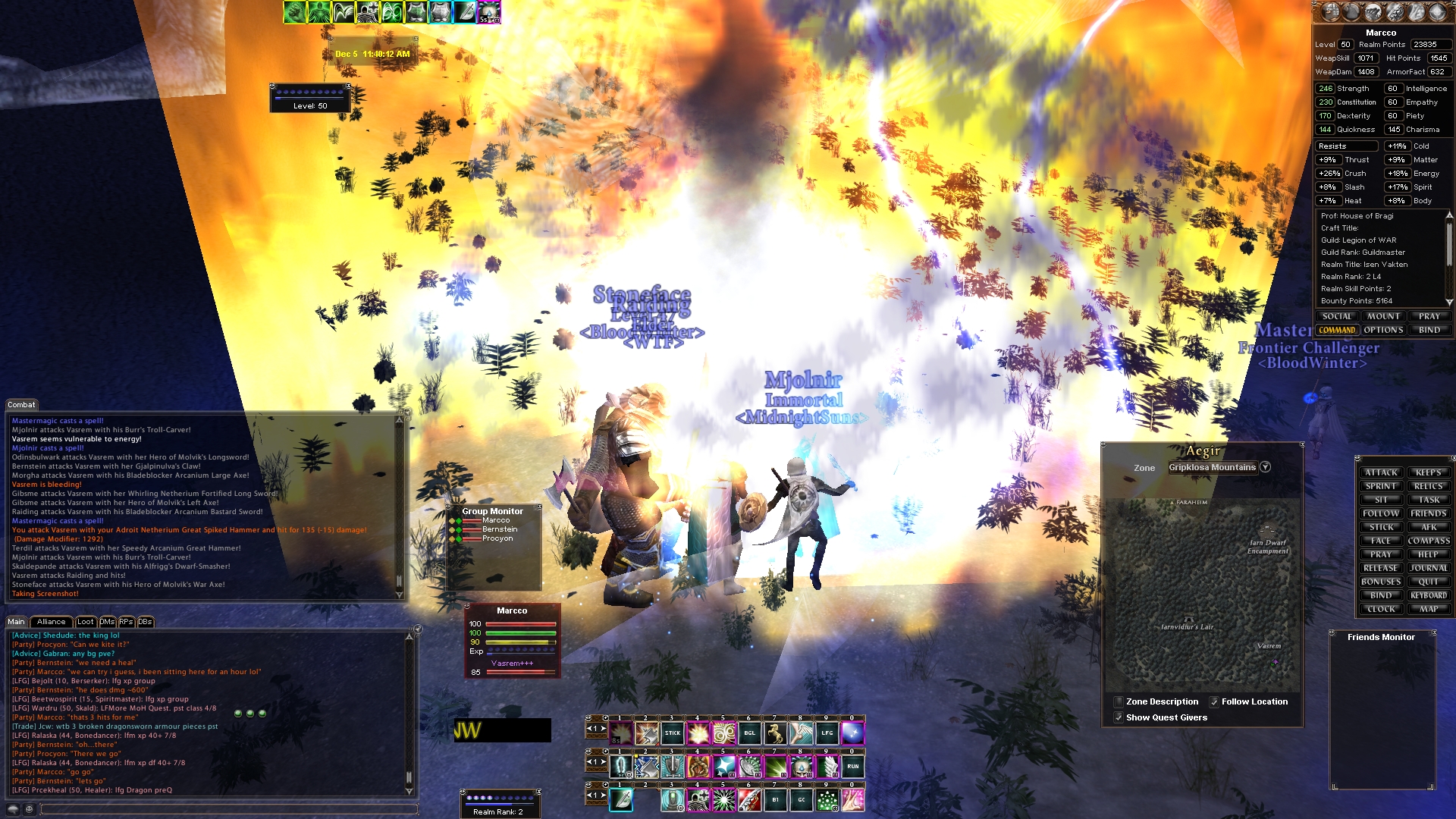The height and width of the screenshot is (819, 1456).
Task: Activate the STICK macro hotbar slot
Action: click(673, 733)
